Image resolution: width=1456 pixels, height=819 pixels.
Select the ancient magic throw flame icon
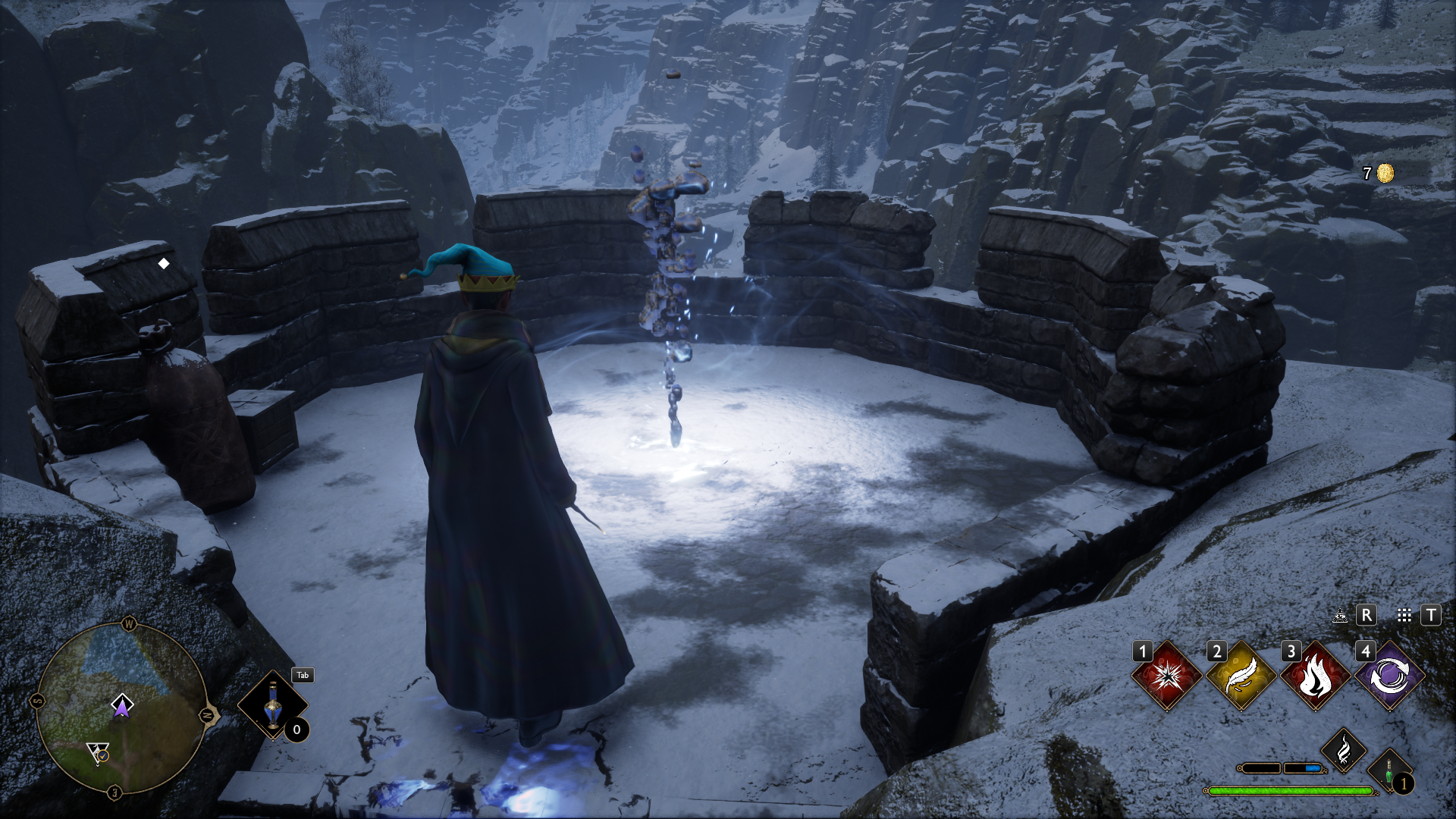click(x=1345, y=749)
